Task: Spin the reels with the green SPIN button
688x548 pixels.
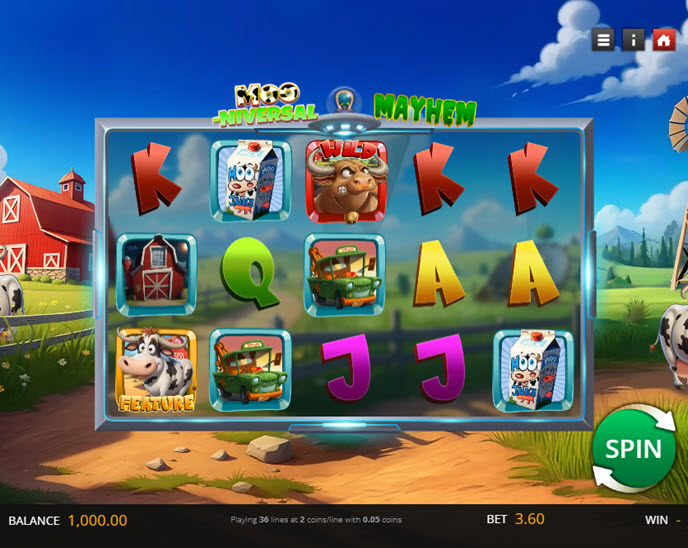Action: (x=633, y=449)
